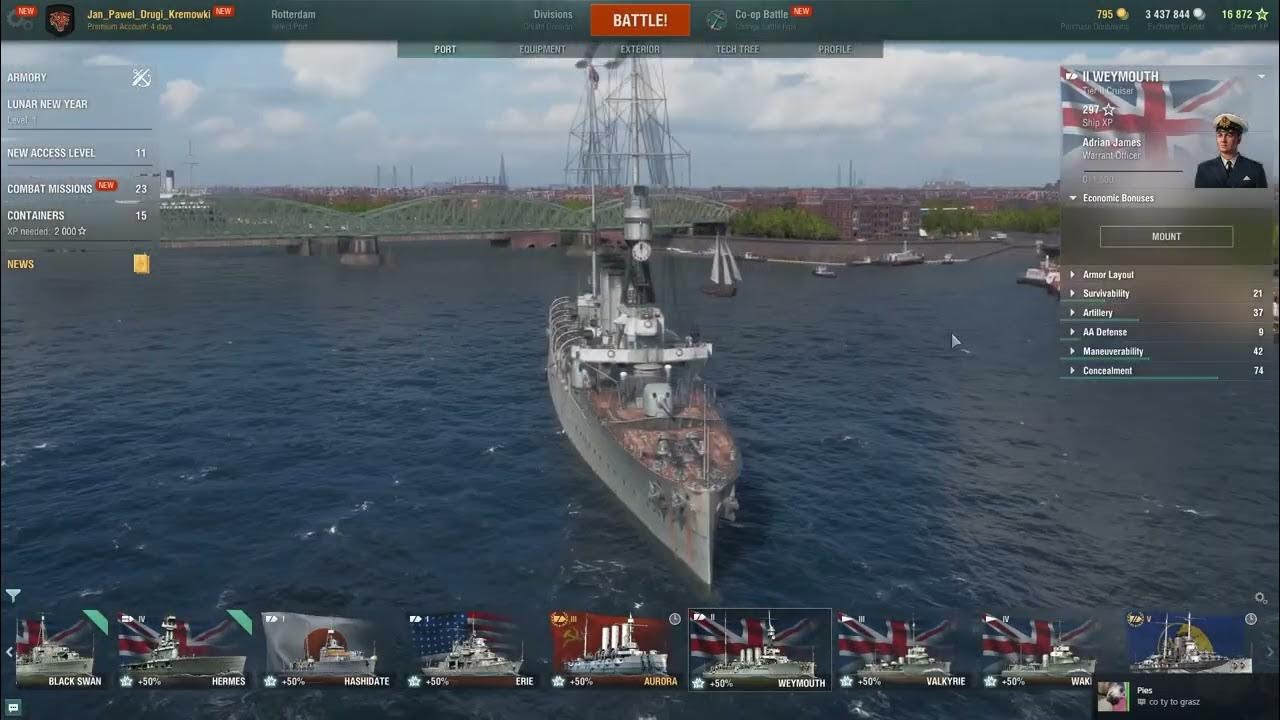Expand the Armor Layout section
This screenshot has width=1280, height=720.
point(1108,275)
